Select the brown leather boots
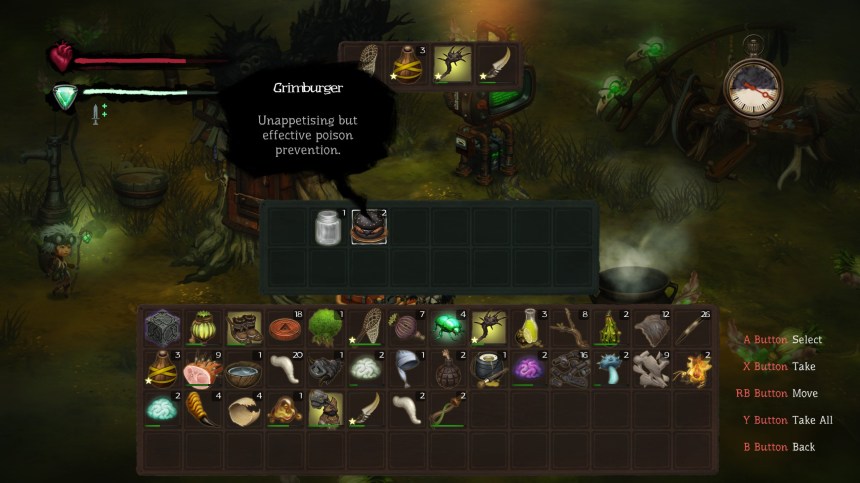Viewport: 860px width, 483px height. click(242, 327)
